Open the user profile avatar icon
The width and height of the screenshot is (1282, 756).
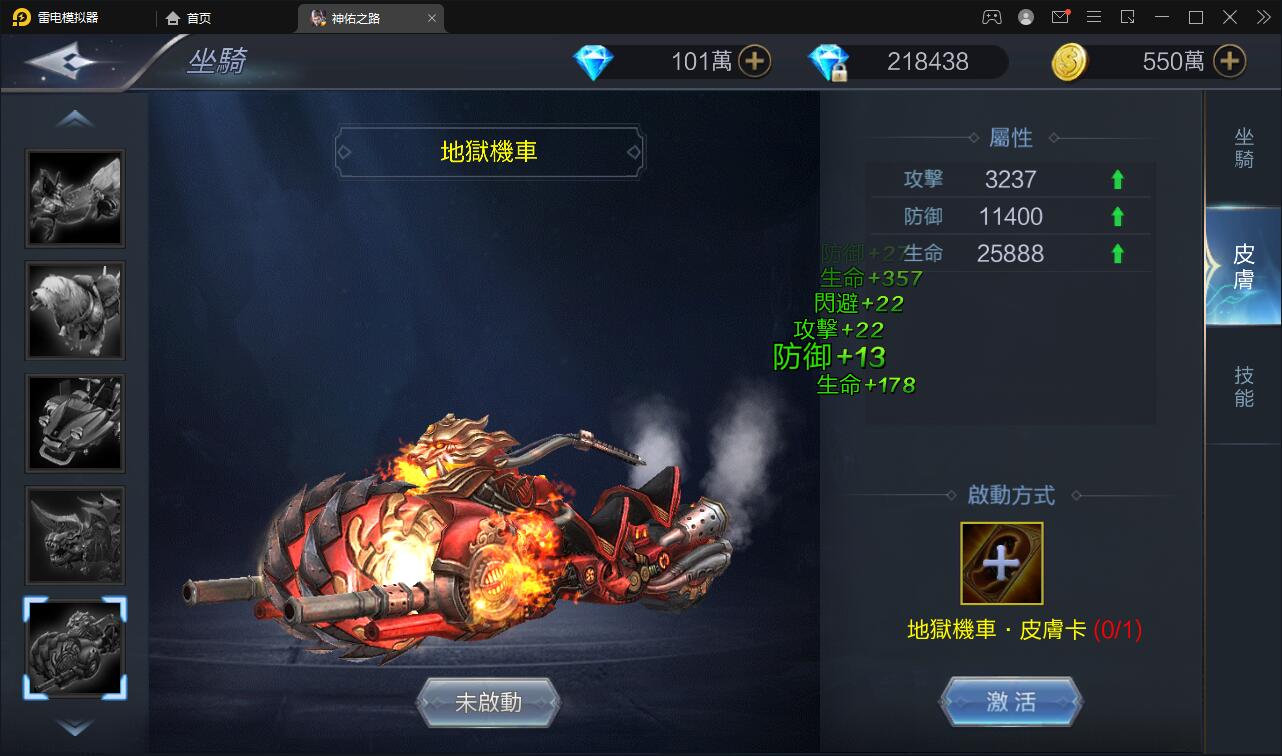click(x=1024, y=17)
